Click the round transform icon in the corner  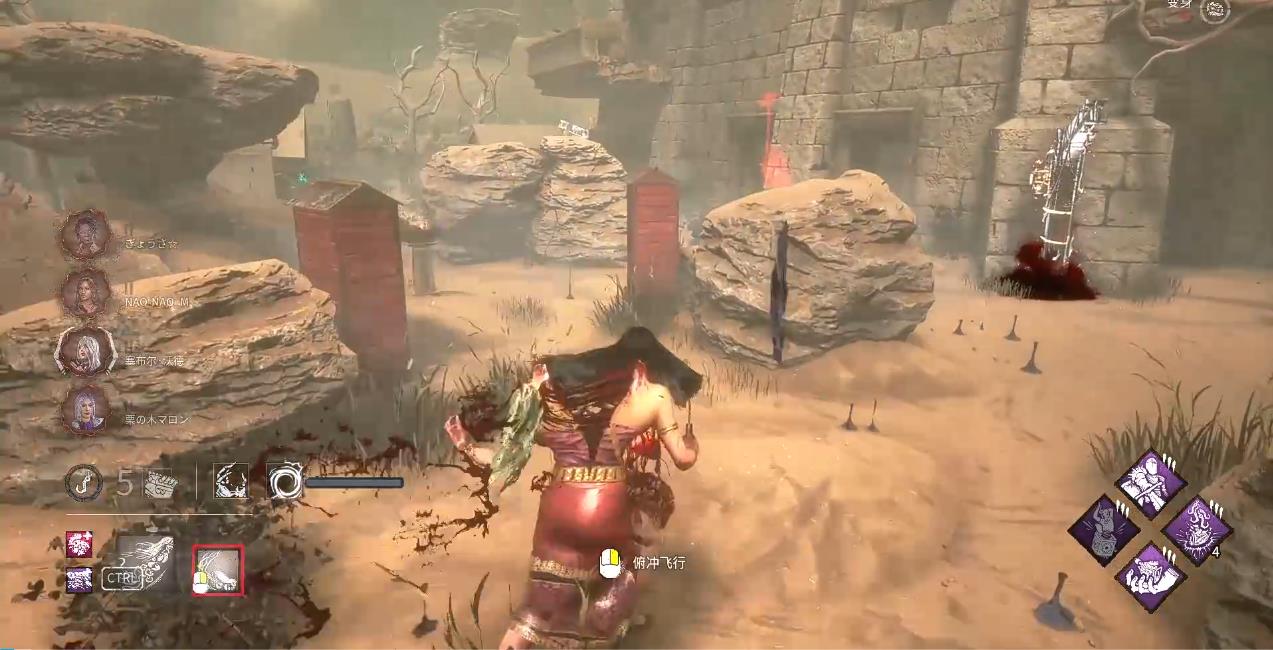1215,10
